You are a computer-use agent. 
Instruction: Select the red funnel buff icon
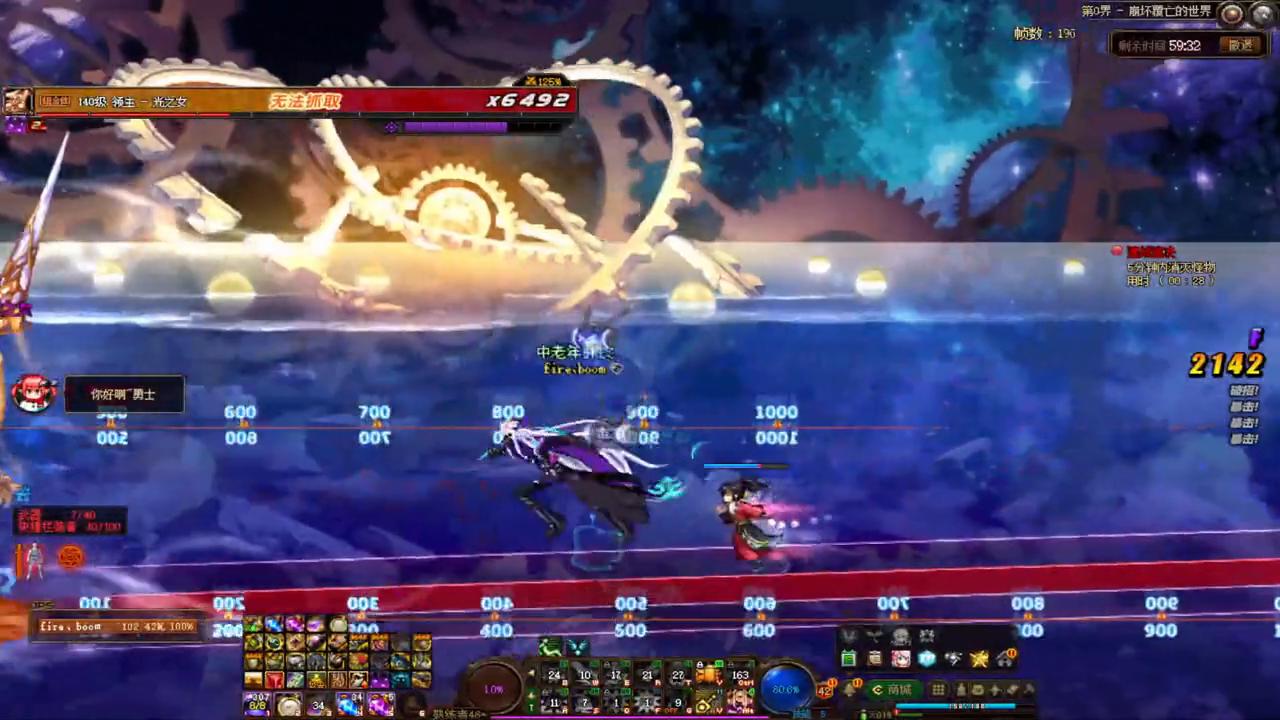click(274, 680)
